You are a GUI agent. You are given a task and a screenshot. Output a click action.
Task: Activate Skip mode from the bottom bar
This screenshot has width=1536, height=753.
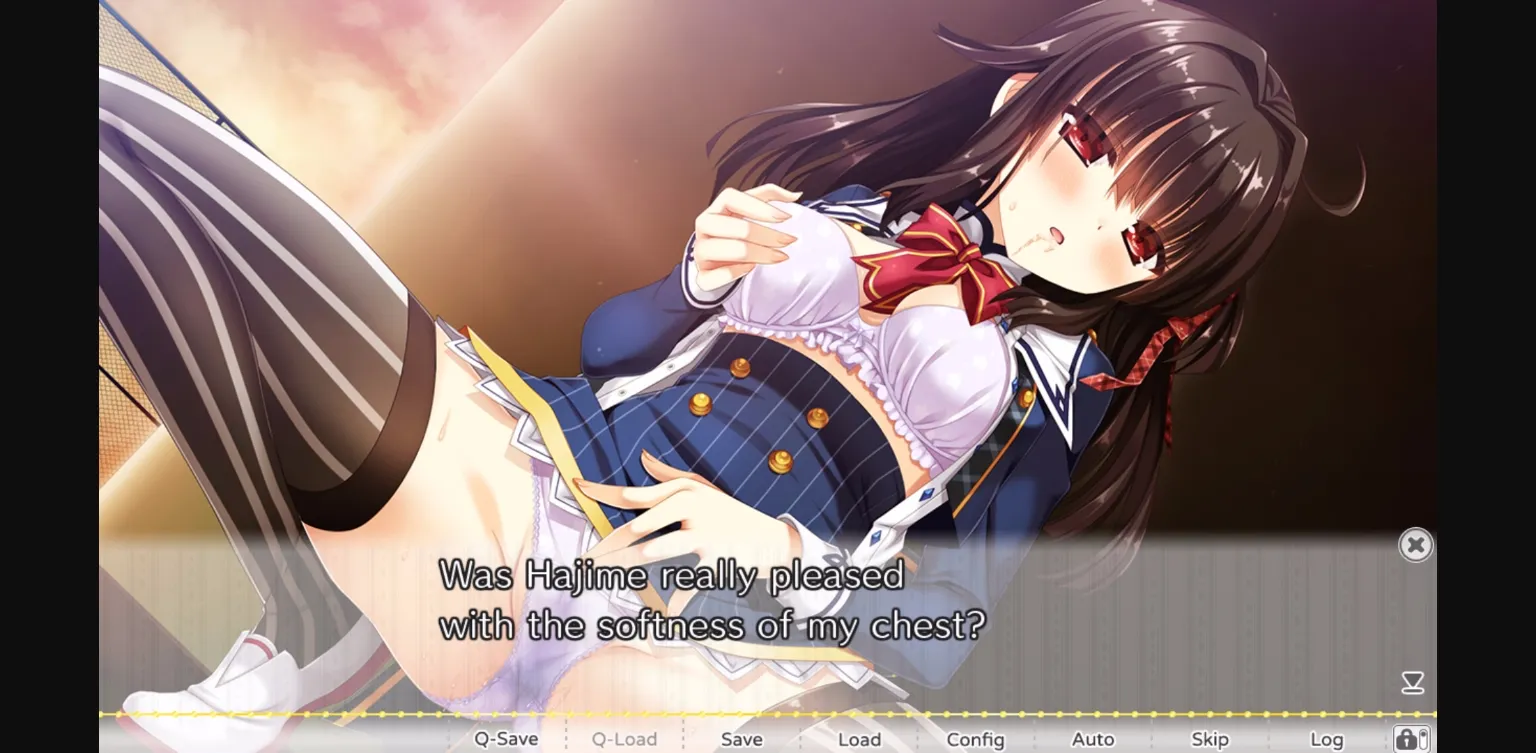pyautogui.click(x=1210, y=739)
